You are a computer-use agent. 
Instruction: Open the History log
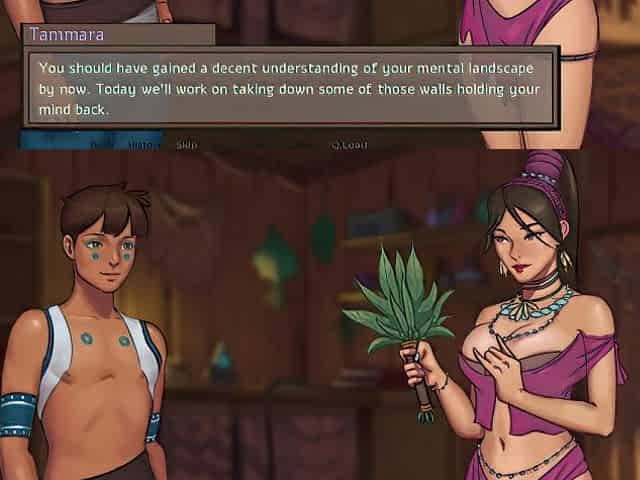pyautogui.click(x=141, y=144)
